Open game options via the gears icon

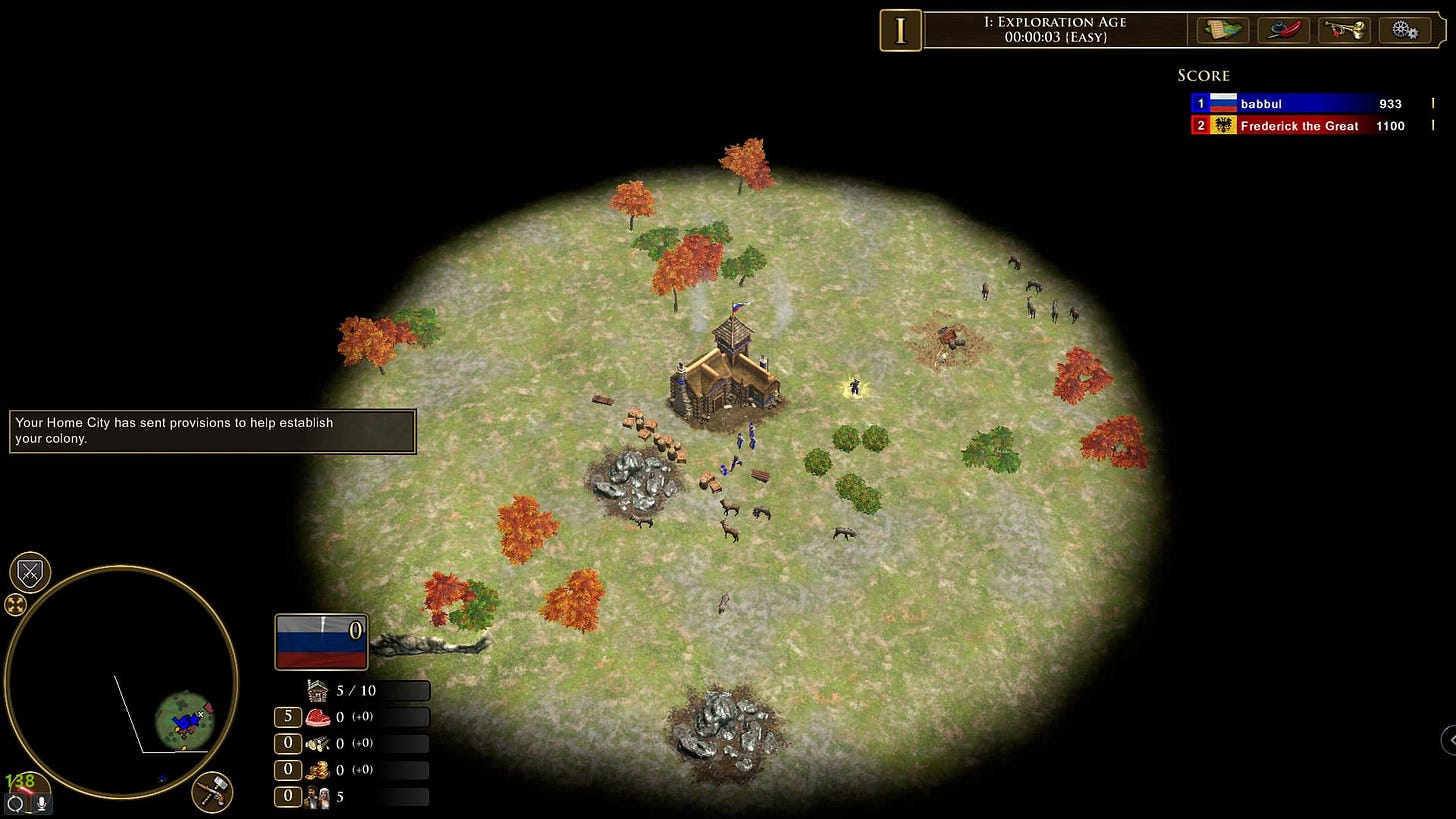[1404, 30]
